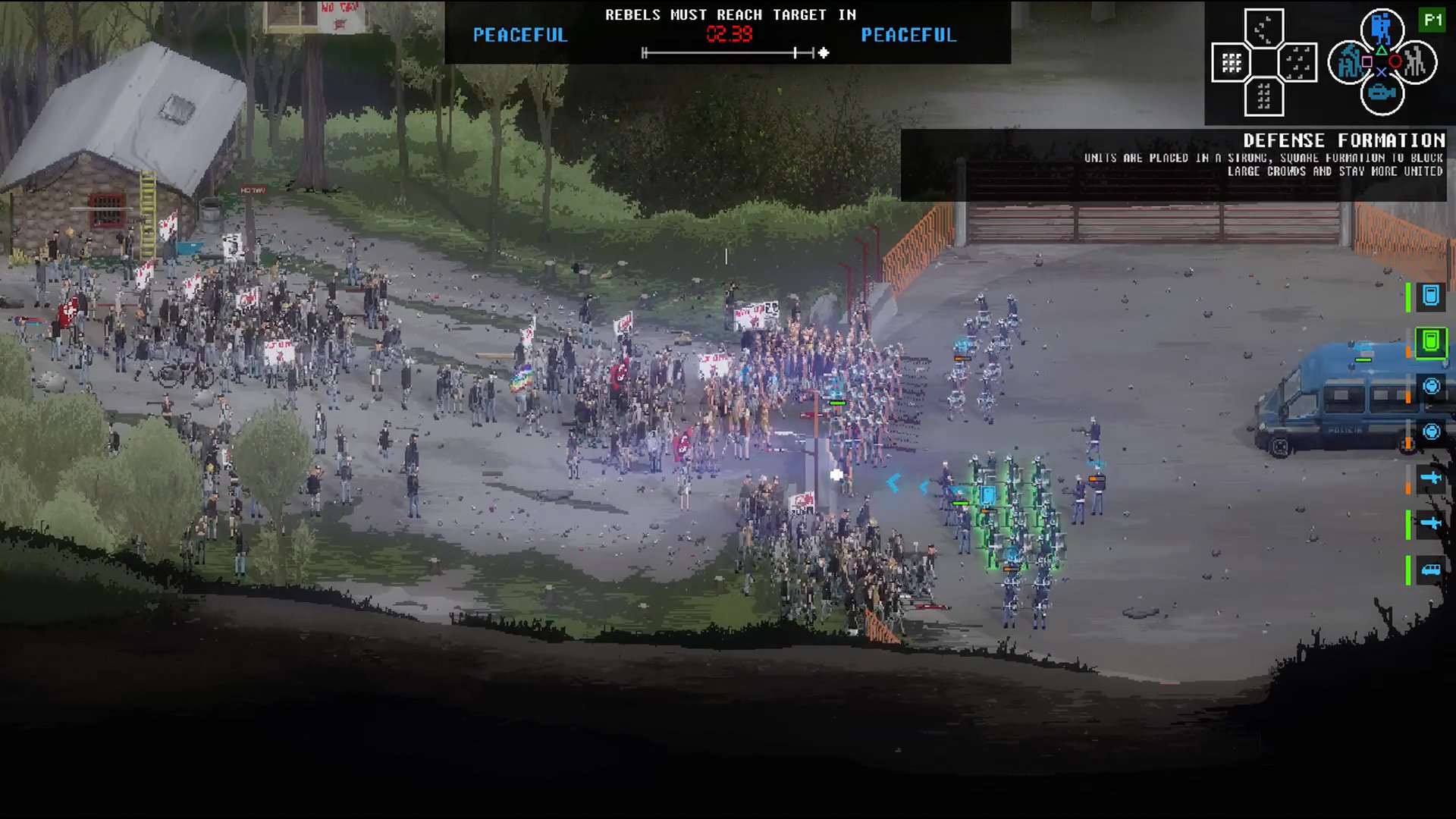Viewport: 1456px width, 819px height.
Task: Select the PEACEFUL label on the left
Action: (520, 35)
